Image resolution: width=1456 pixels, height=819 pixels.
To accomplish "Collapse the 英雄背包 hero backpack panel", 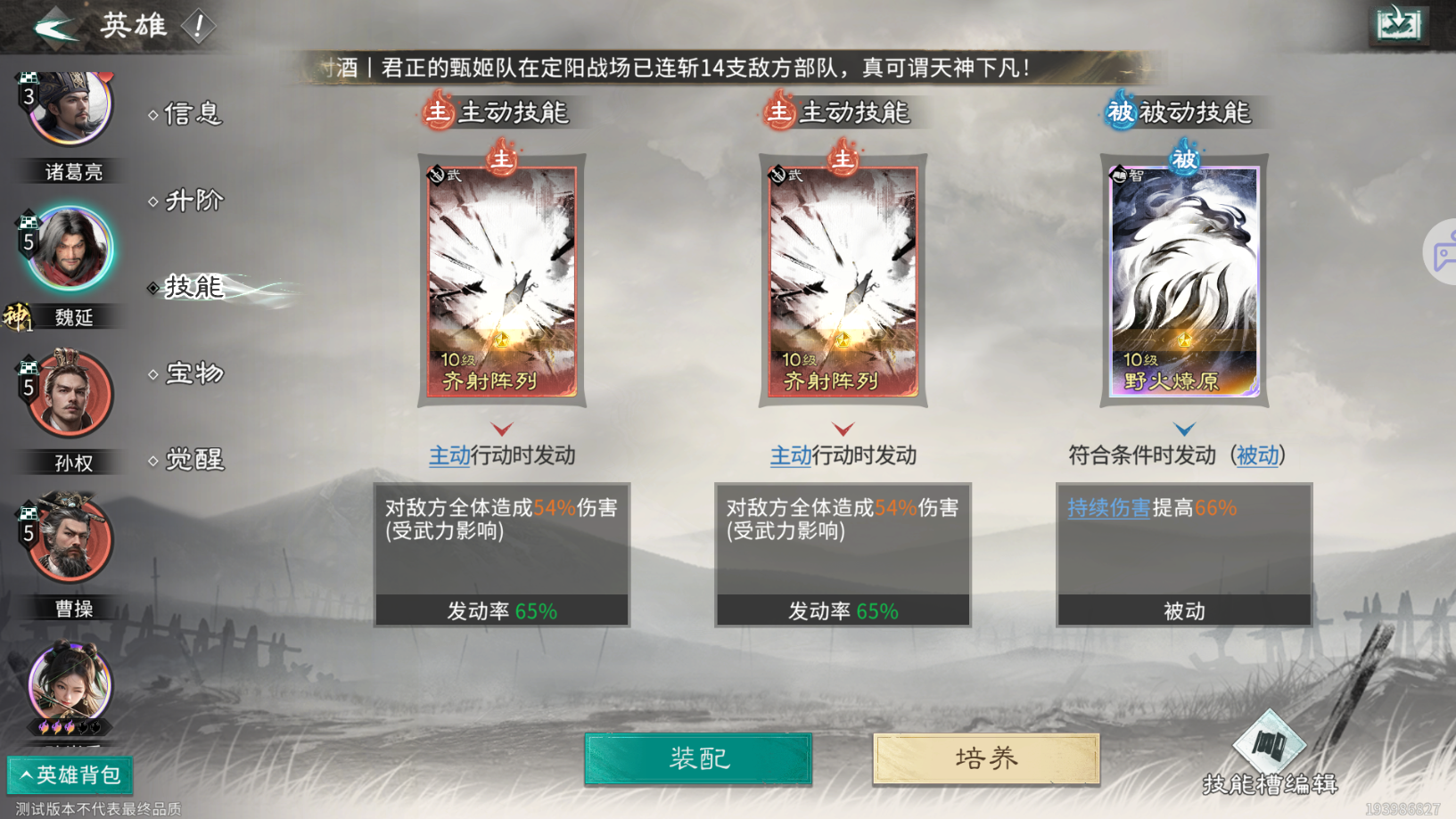I will (69, 775).
